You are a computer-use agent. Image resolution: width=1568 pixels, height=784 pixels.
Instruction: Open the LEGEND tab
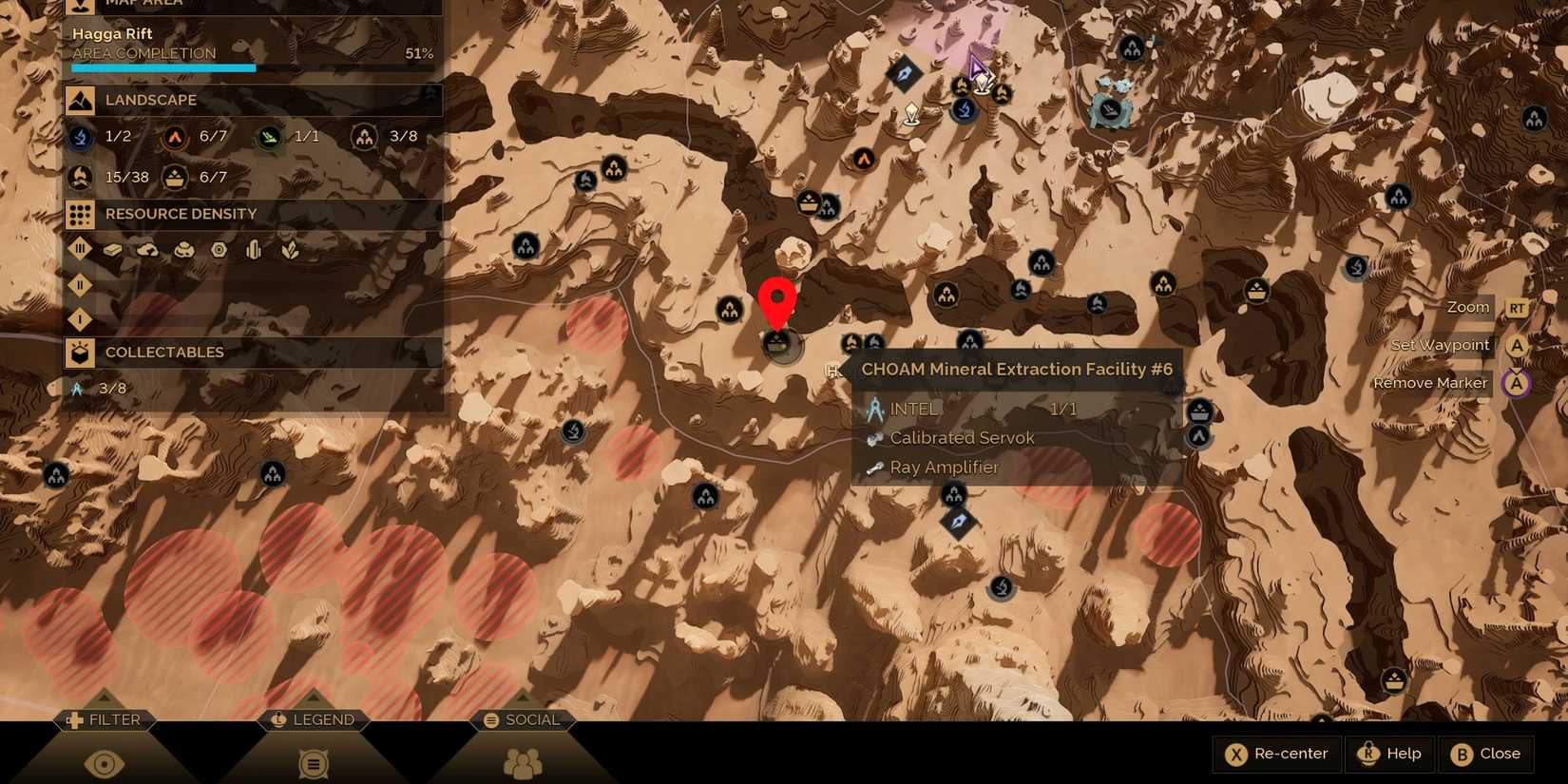[313, 719]
